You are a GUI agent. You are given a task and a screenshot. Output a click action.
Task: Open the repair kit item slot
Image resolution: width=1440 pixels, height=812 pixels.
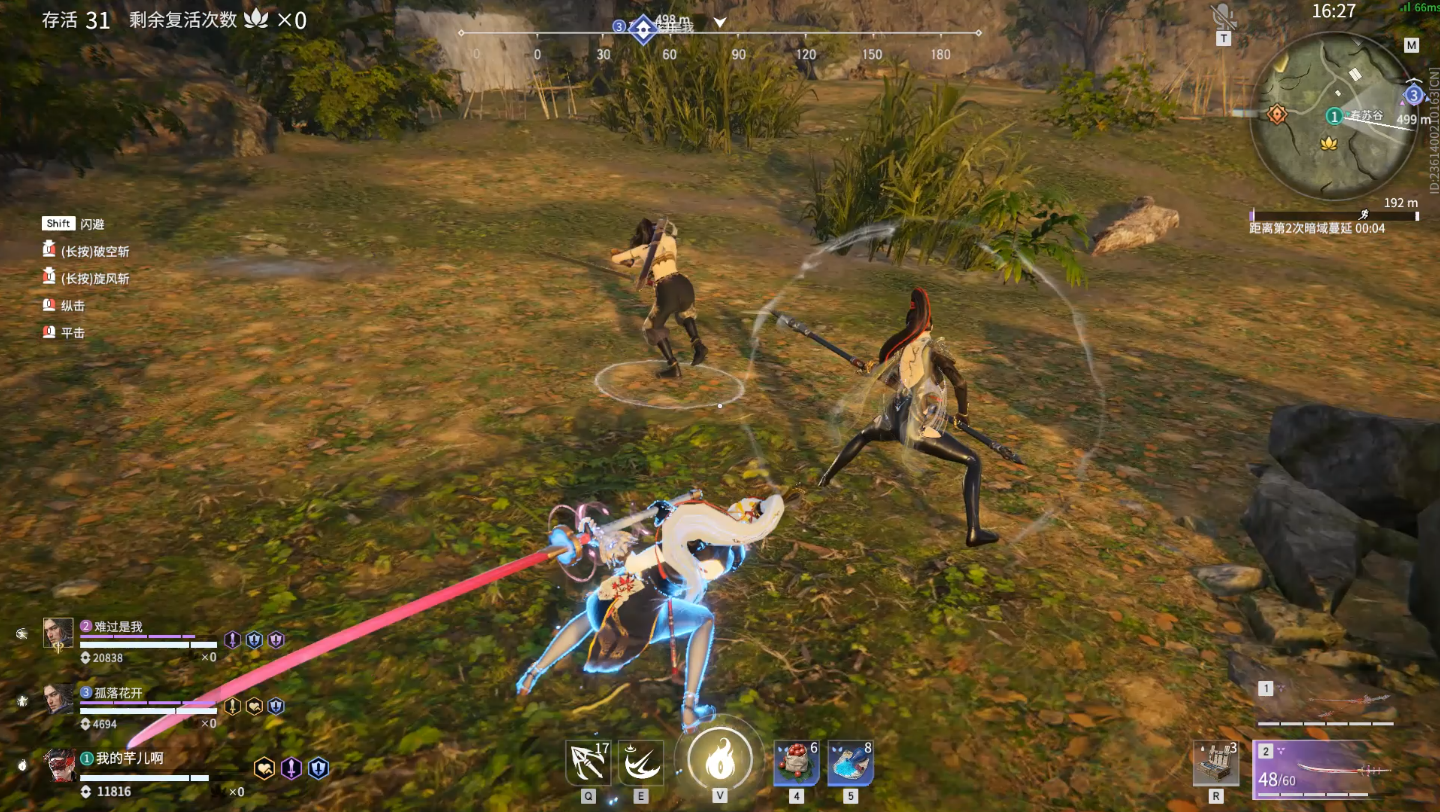click(1216, 764)
